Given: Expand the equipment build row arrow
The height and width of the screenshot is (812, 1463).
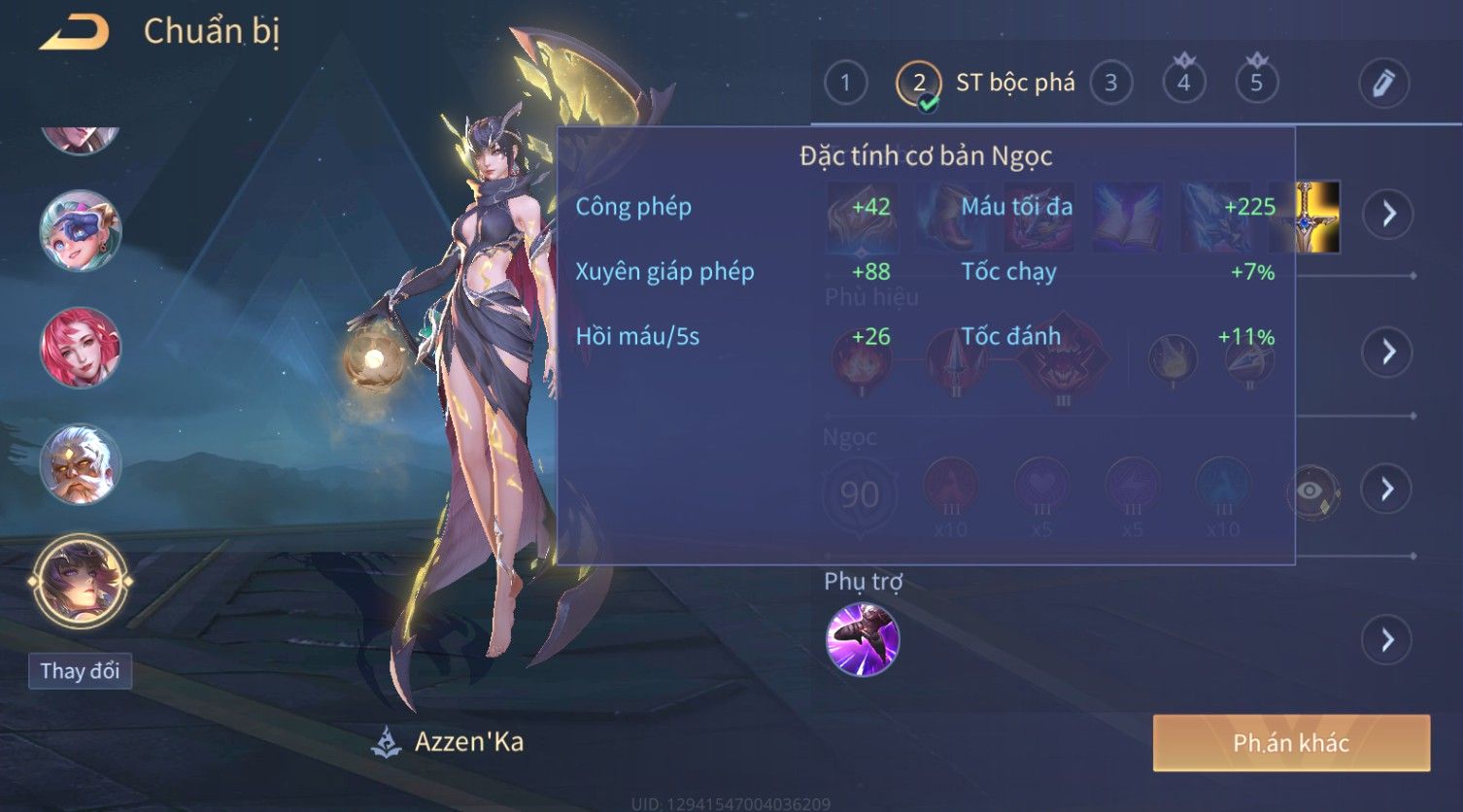Looking at the screenshot, I should (x=1388, y=214).
